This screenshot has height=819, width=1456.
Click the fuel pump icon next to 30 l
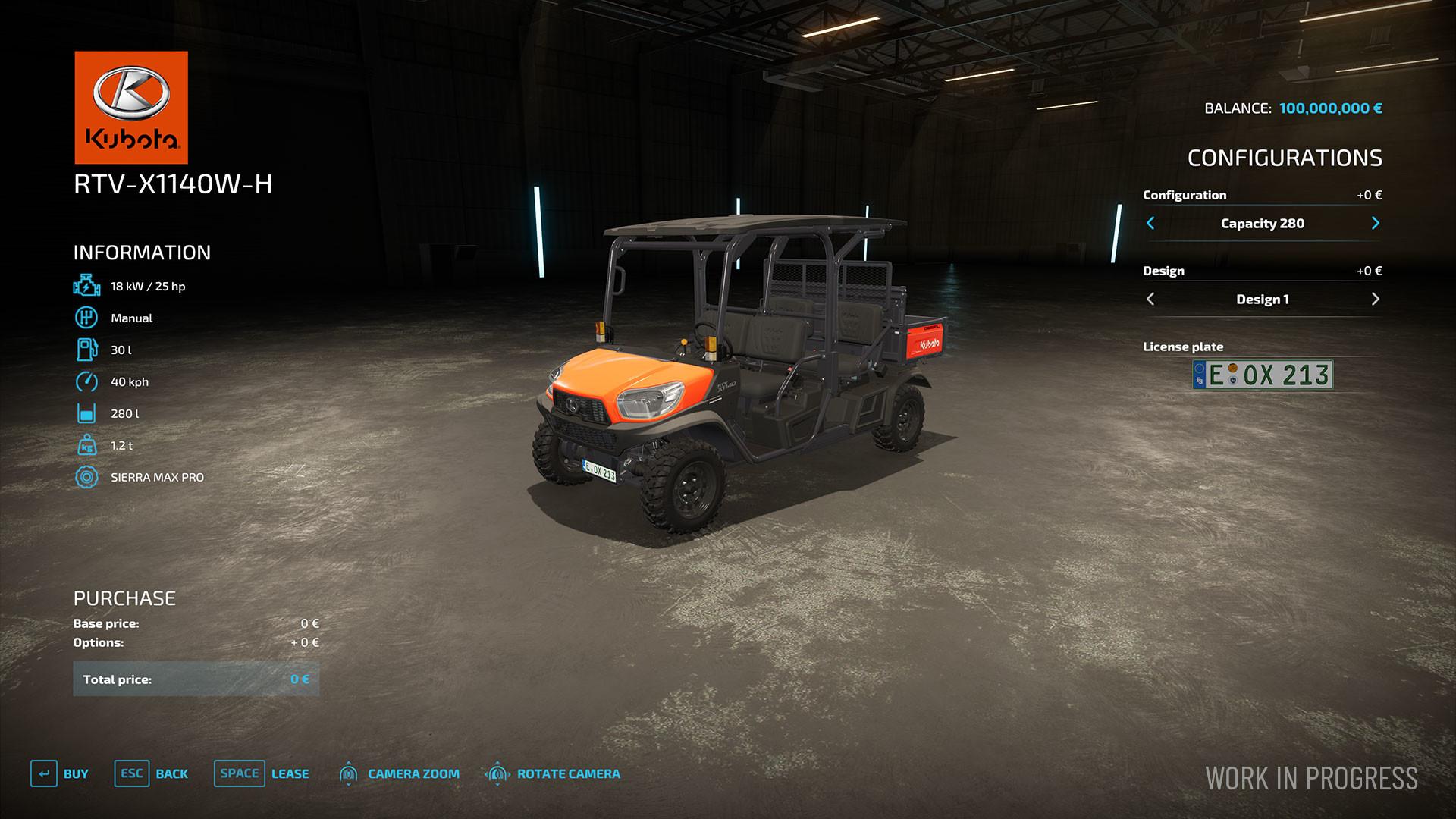[x=86, y=350]
